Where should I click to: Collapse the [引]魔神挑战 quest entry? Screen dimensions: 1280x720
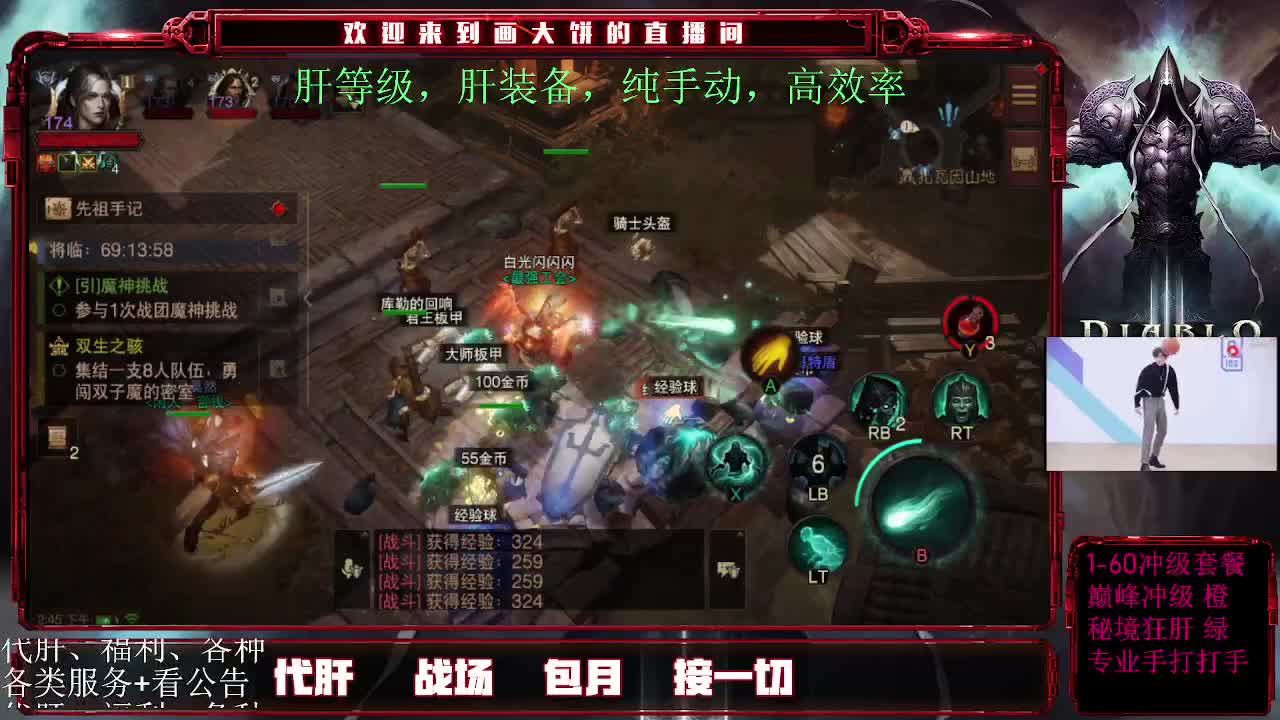[x=58, y=287]
